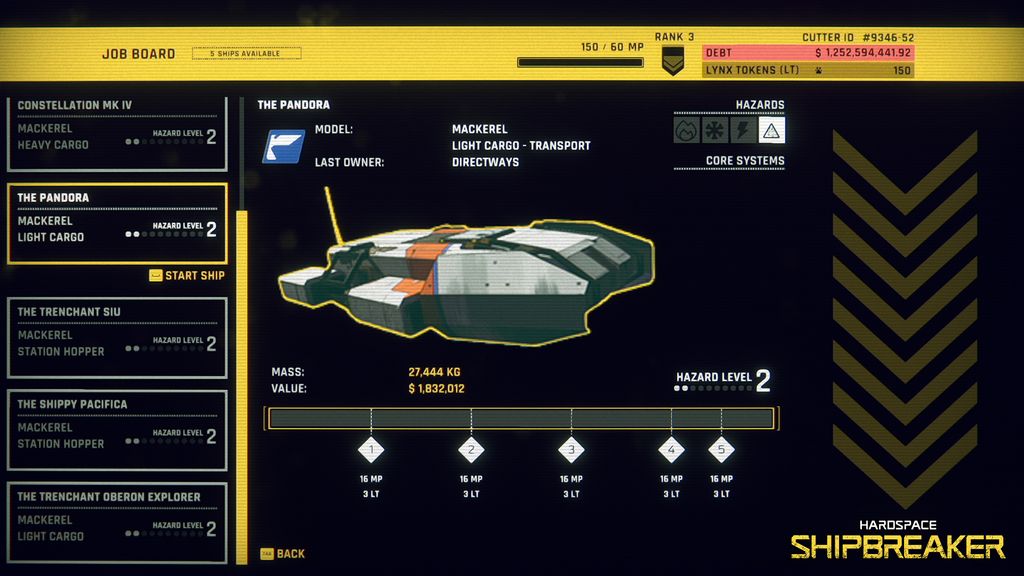This screenshot has width=1024, height=576.
Task: Select the Constellation MK IV ship entry
Action: tap(117, 128)
